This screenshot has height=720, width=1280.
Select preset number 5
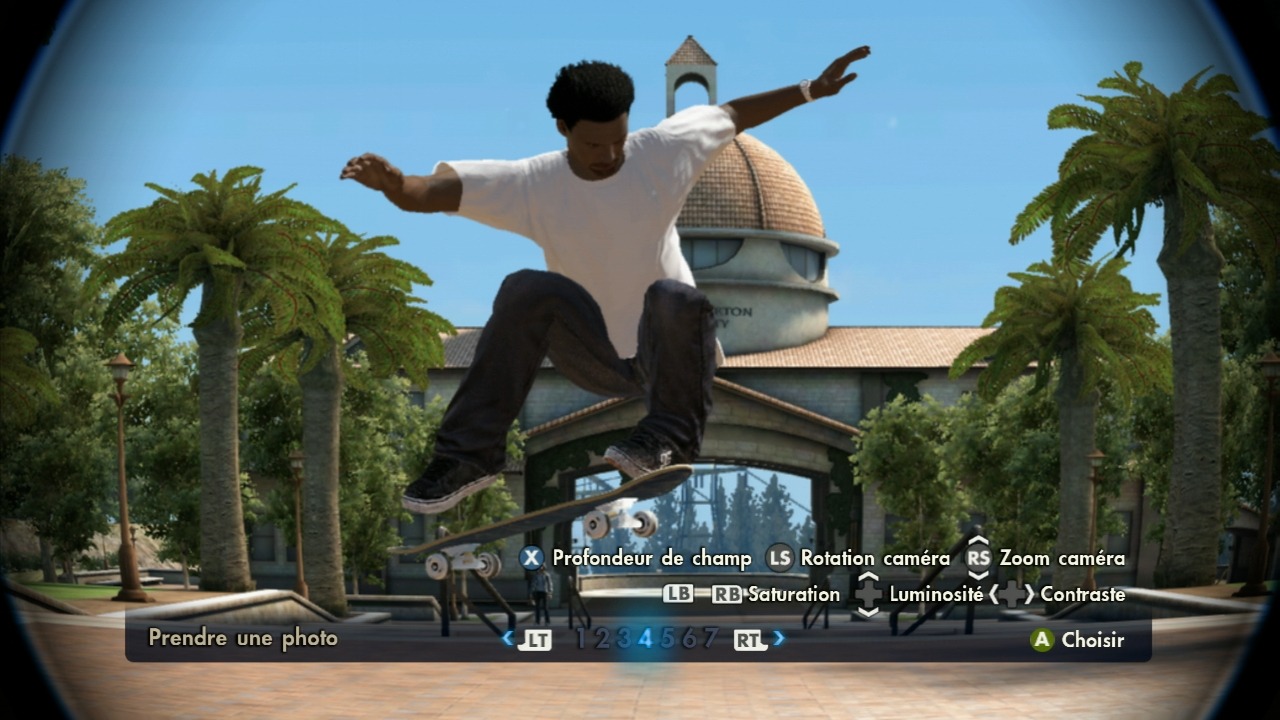pos(667,639)
